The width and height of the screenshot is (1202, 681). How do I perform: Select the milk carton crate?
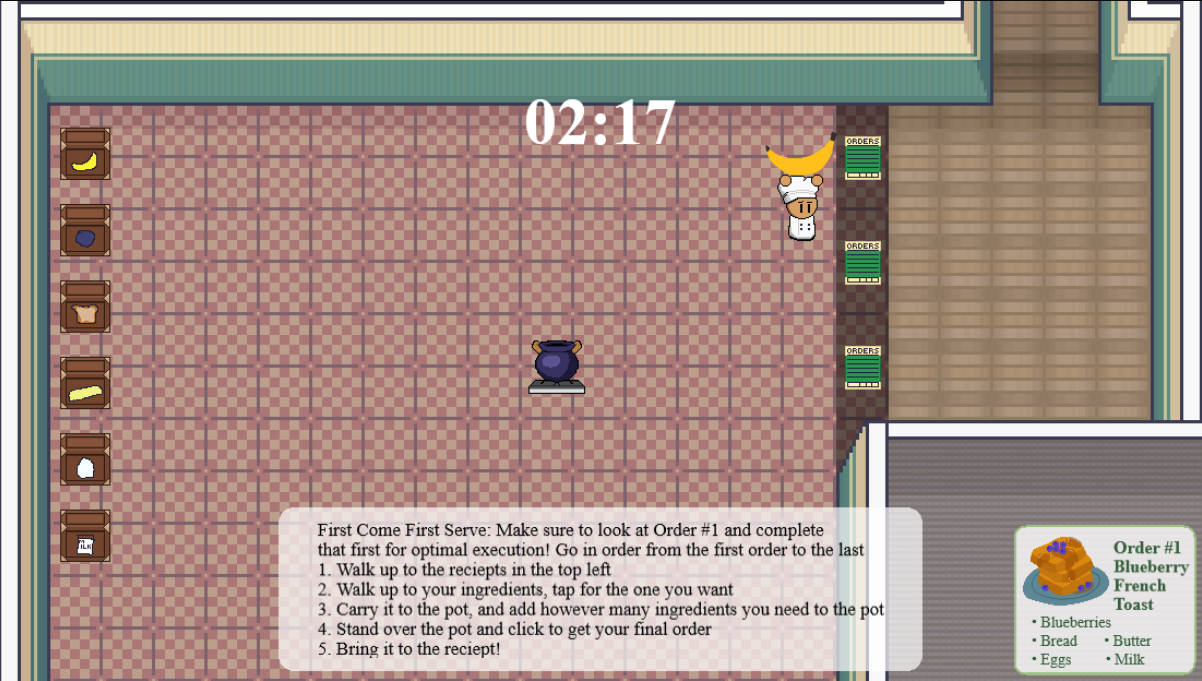[x=85, y=537]
